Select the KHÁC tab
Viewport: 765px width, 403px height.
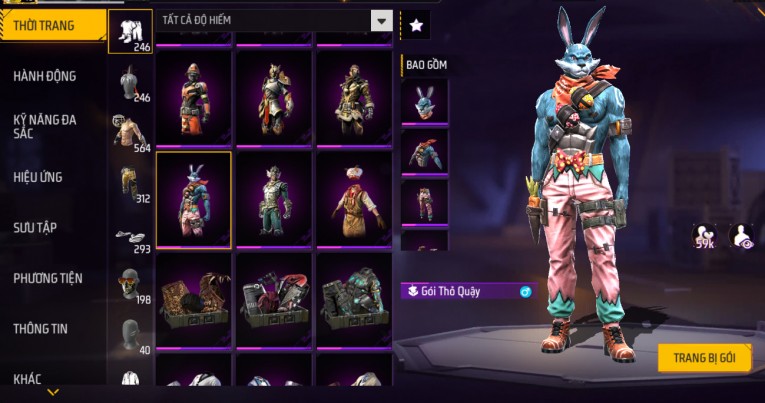pyautogui.click(x=28, y=379)
